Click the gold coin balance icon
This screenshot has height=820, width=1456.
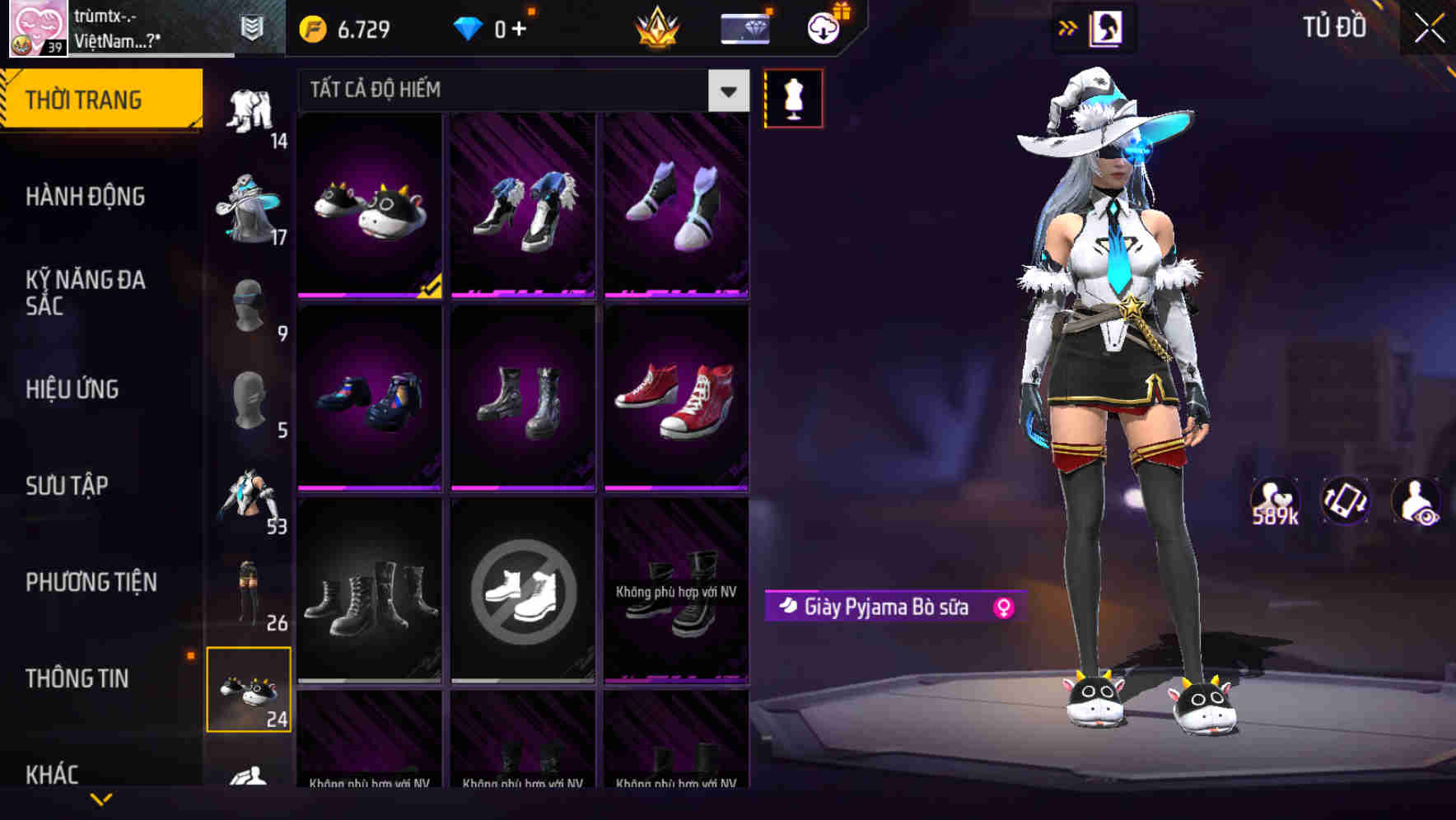click(311, 29)
